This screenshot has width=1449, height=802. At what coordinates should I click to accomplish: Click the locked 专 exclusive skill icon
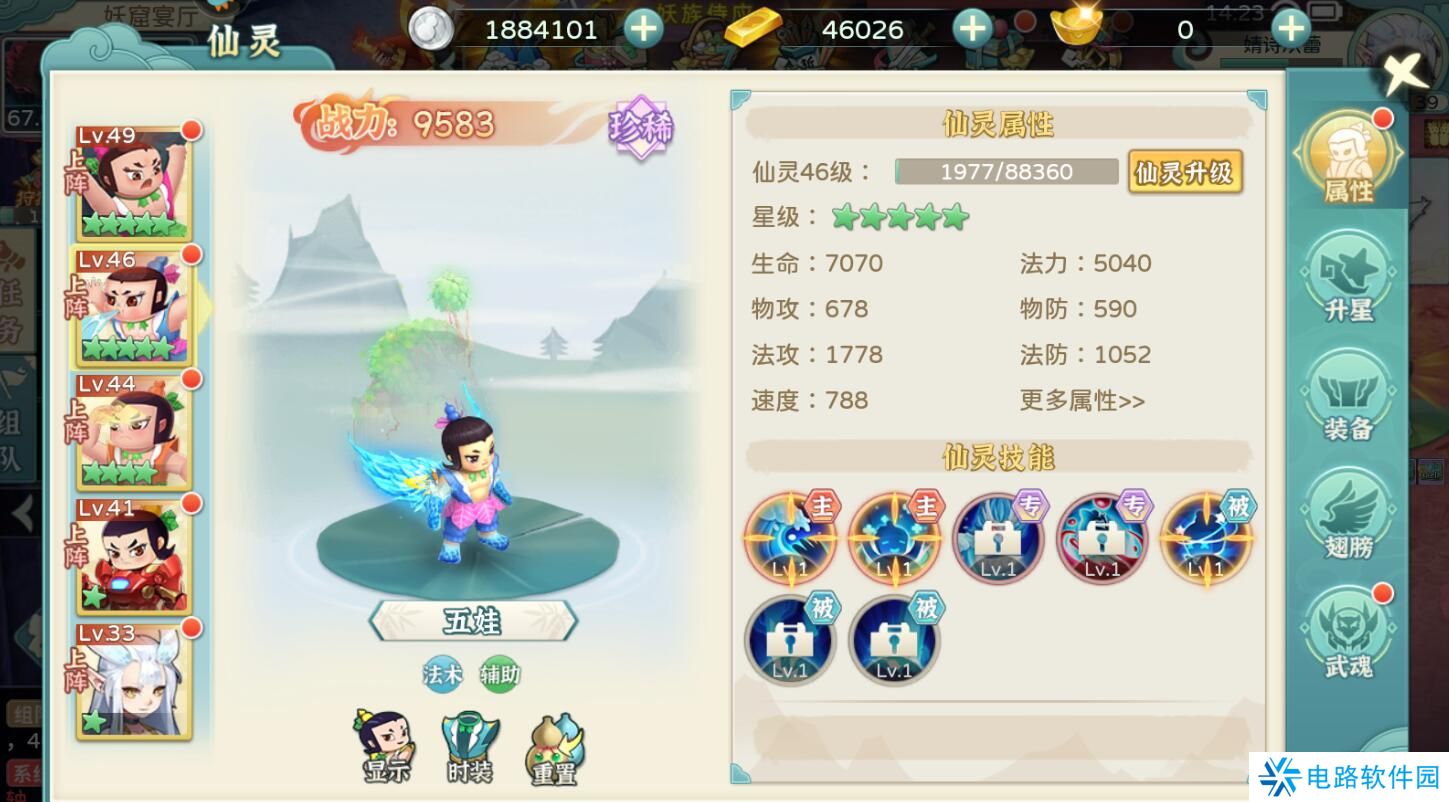click(x=998, y=540)
